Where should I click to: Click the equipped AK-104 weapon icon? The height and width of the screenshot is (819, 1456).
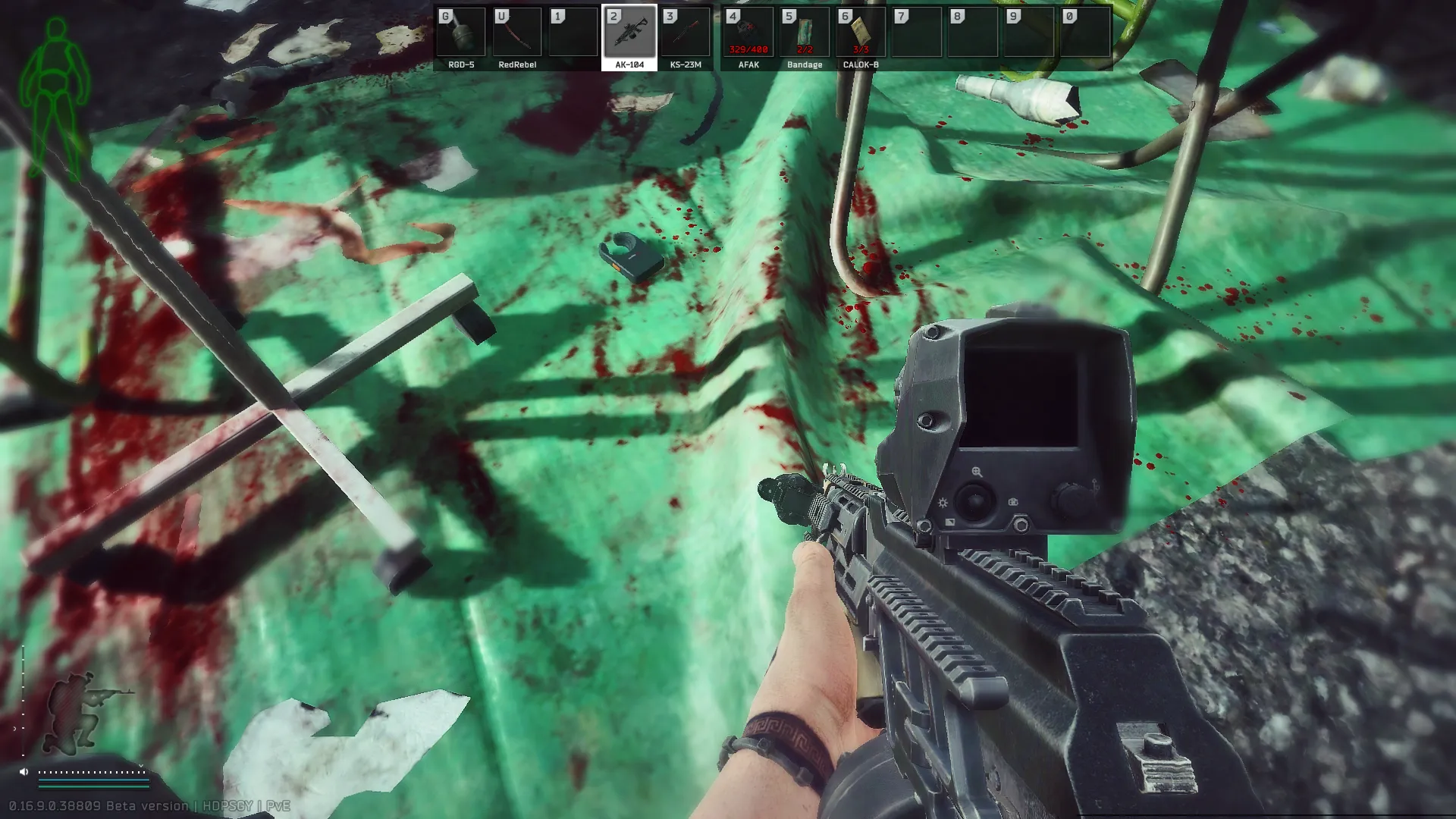coord(629,32)
